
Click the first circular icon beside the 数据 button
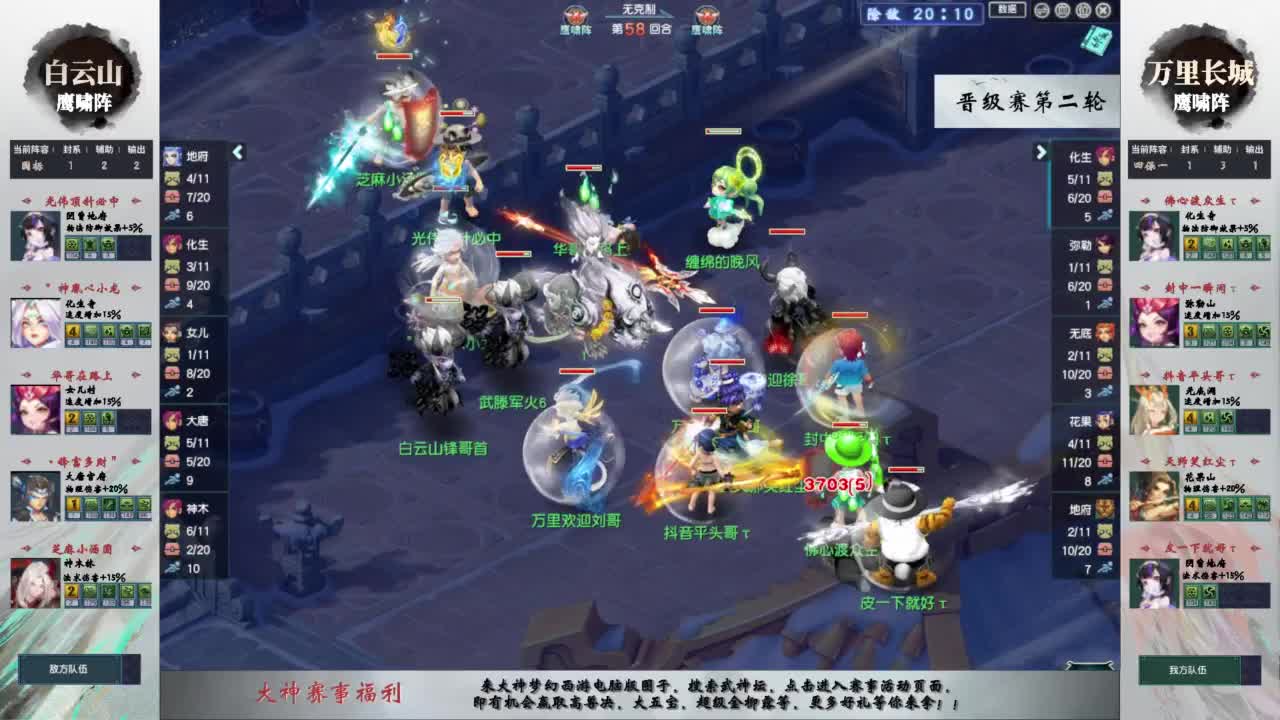click(x=1041, y=11)
